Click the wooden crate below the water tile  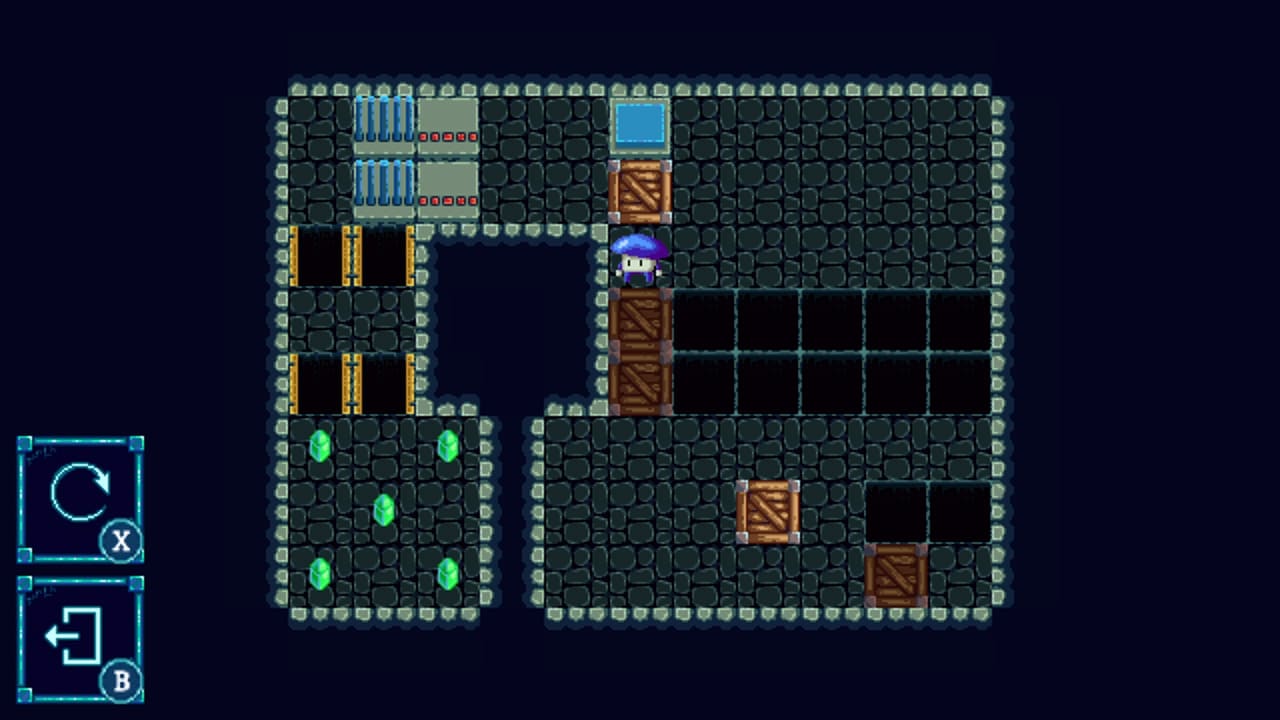pos(640,193)
